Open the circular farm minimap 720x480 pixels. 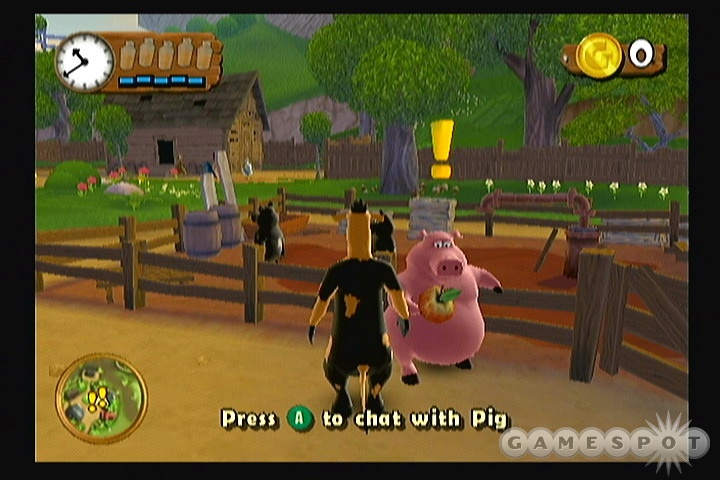101,398
